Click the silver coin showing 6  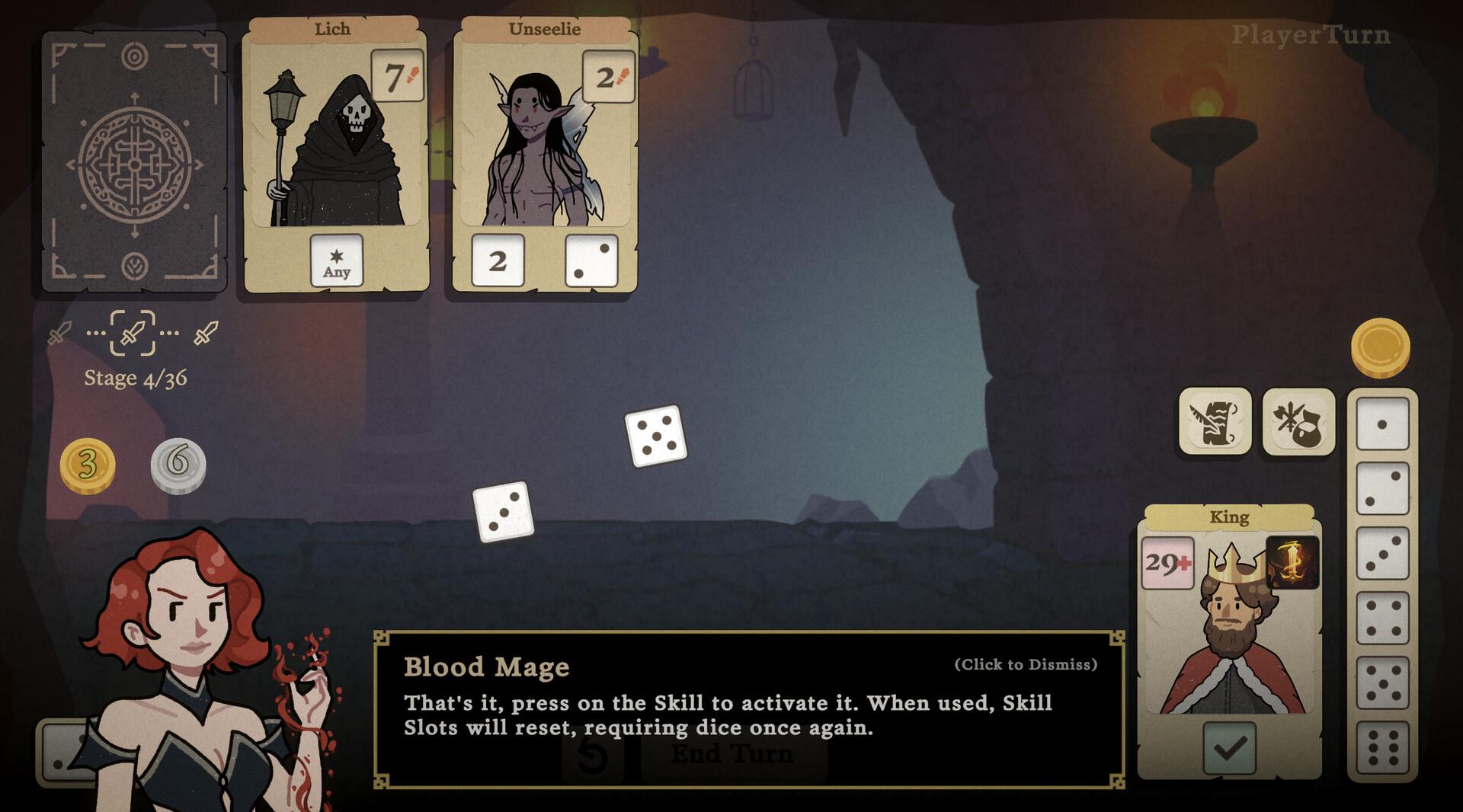coord(178,465)
